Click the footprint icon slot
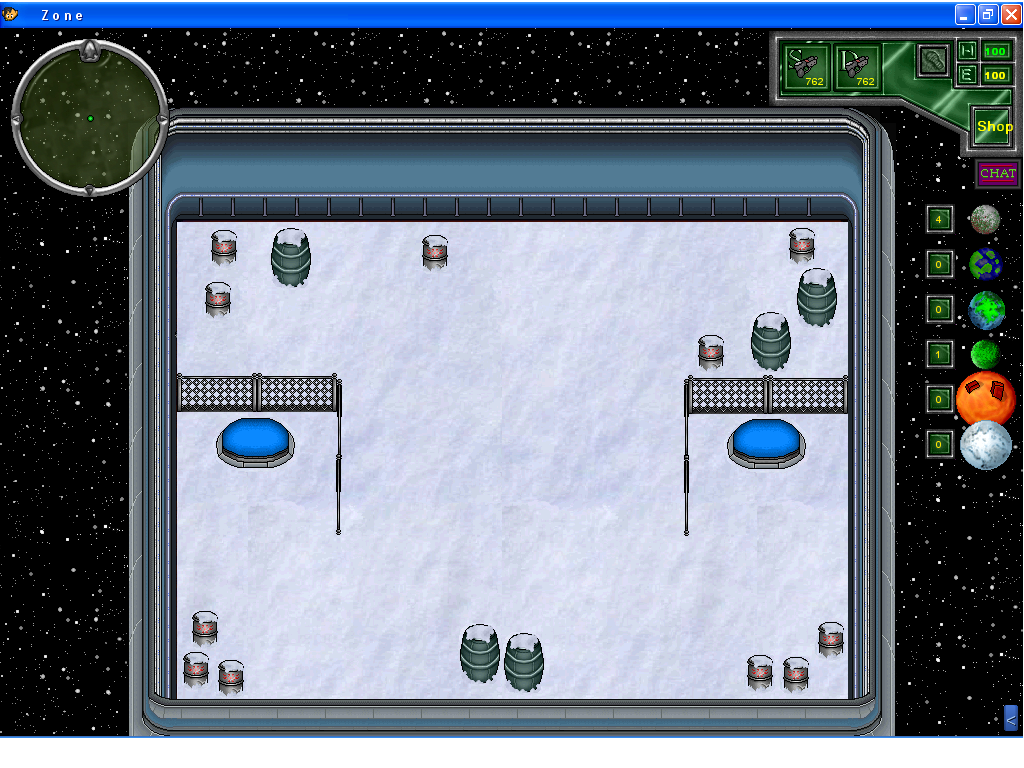The height and width of the screenshot is (768, 1024). pos(933,59)
